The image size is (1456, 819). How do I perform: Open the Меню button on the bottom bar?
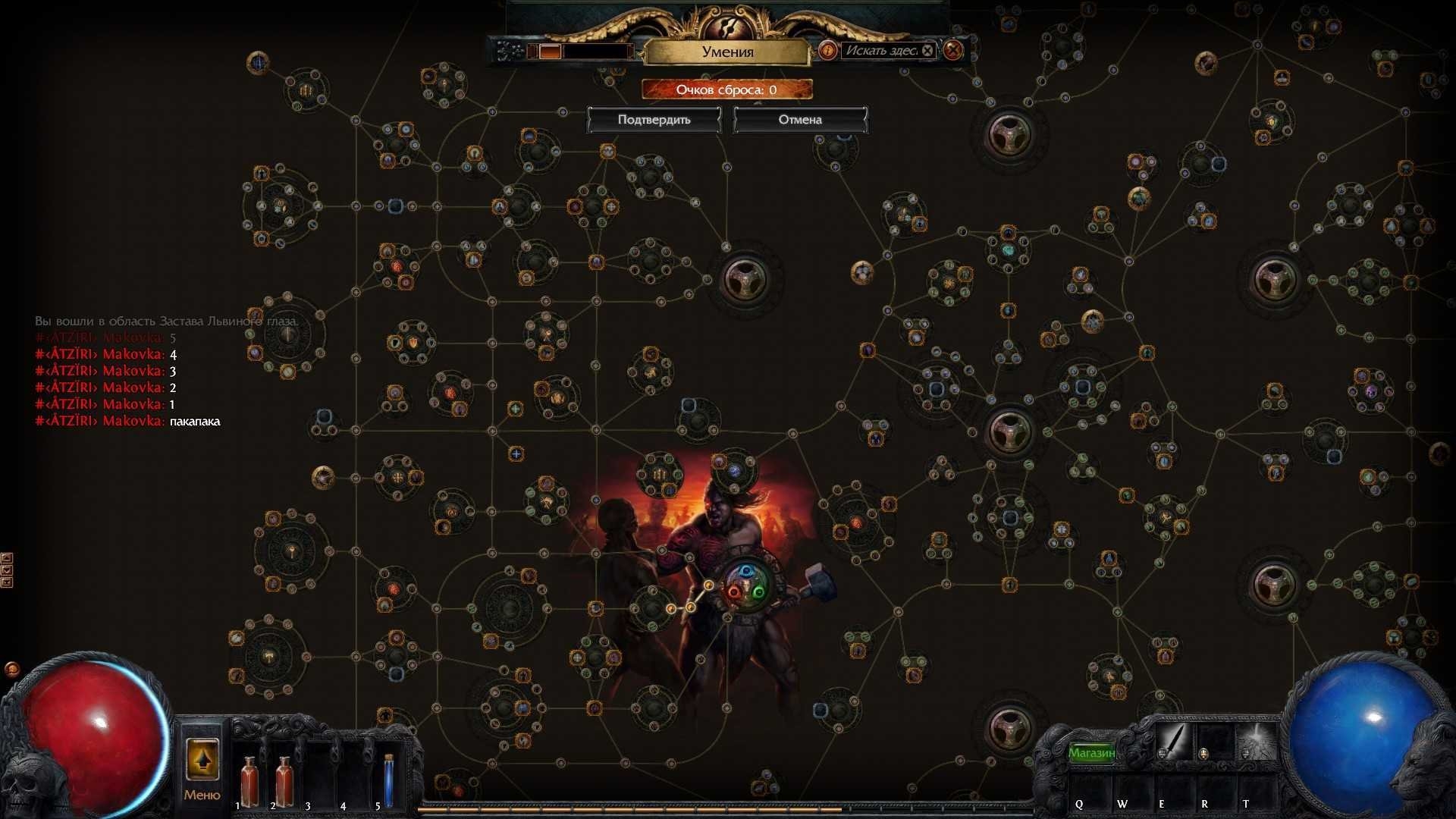click(202, 766)
